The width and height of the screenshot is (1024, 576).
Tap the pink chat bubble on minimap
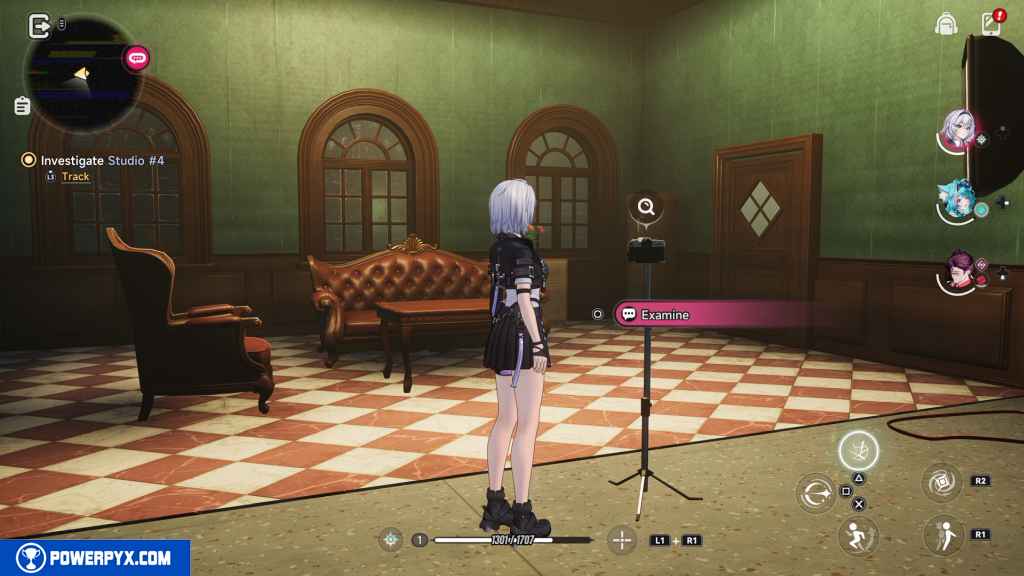pos(137,59)
